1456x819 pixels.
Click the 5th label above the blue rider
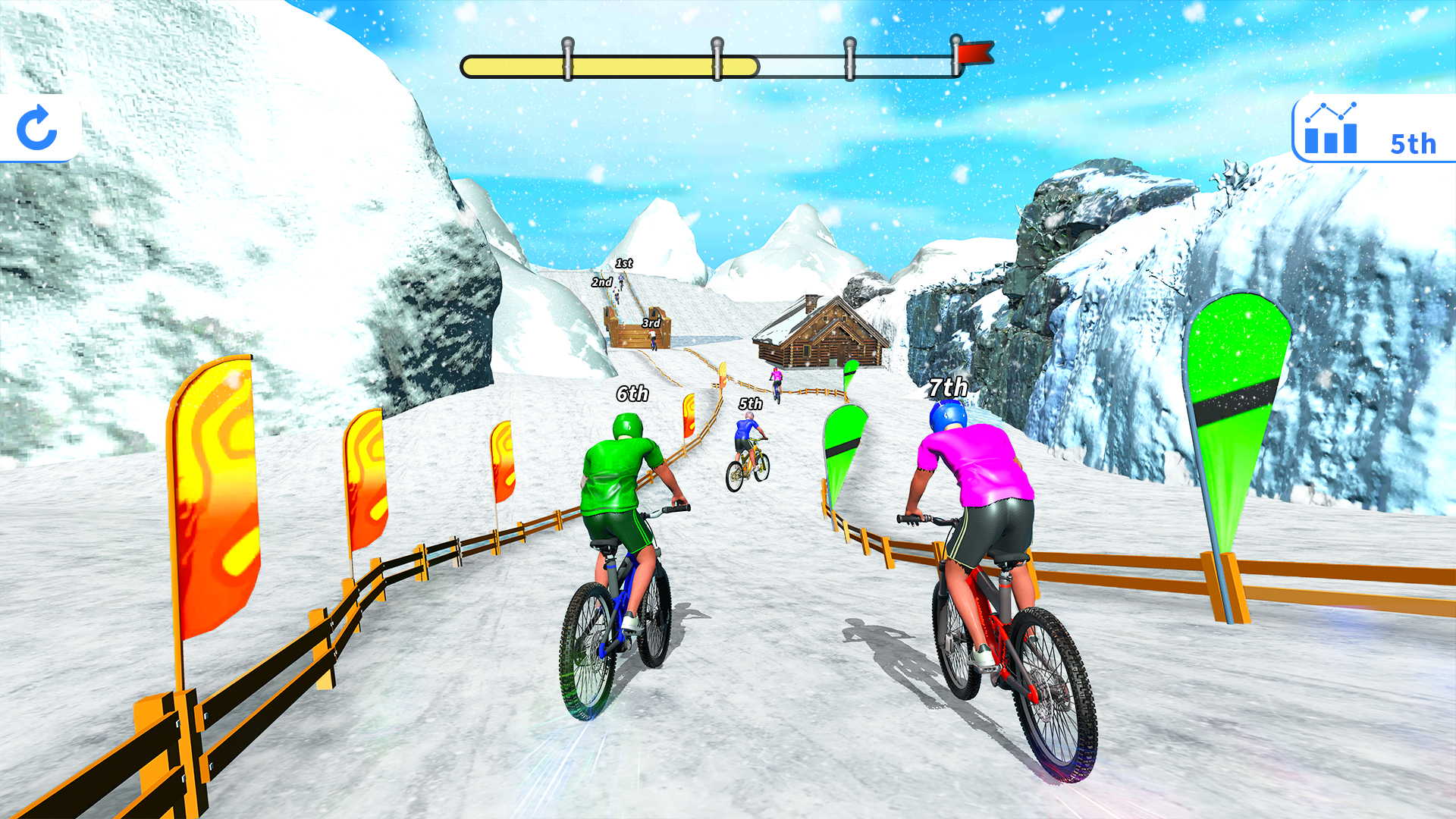point(749,404)
